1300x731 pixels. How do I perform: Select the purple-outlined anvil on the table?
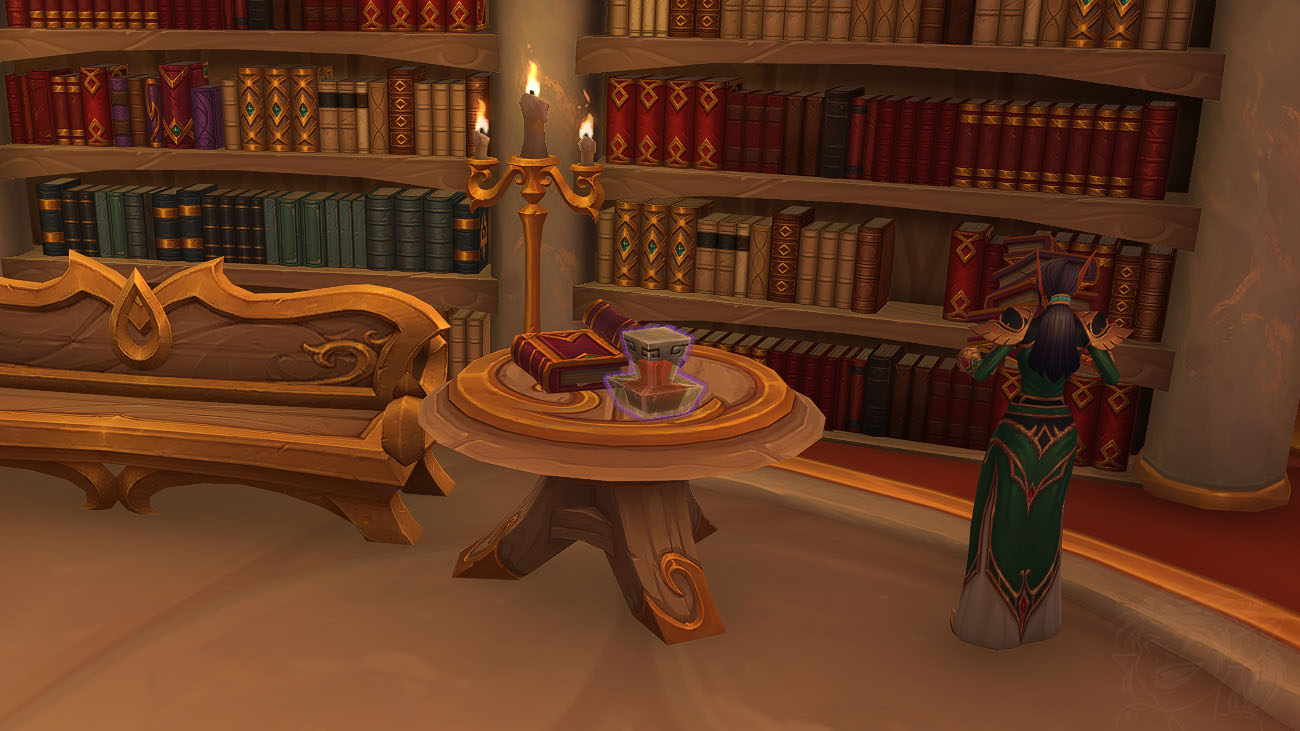655,373
